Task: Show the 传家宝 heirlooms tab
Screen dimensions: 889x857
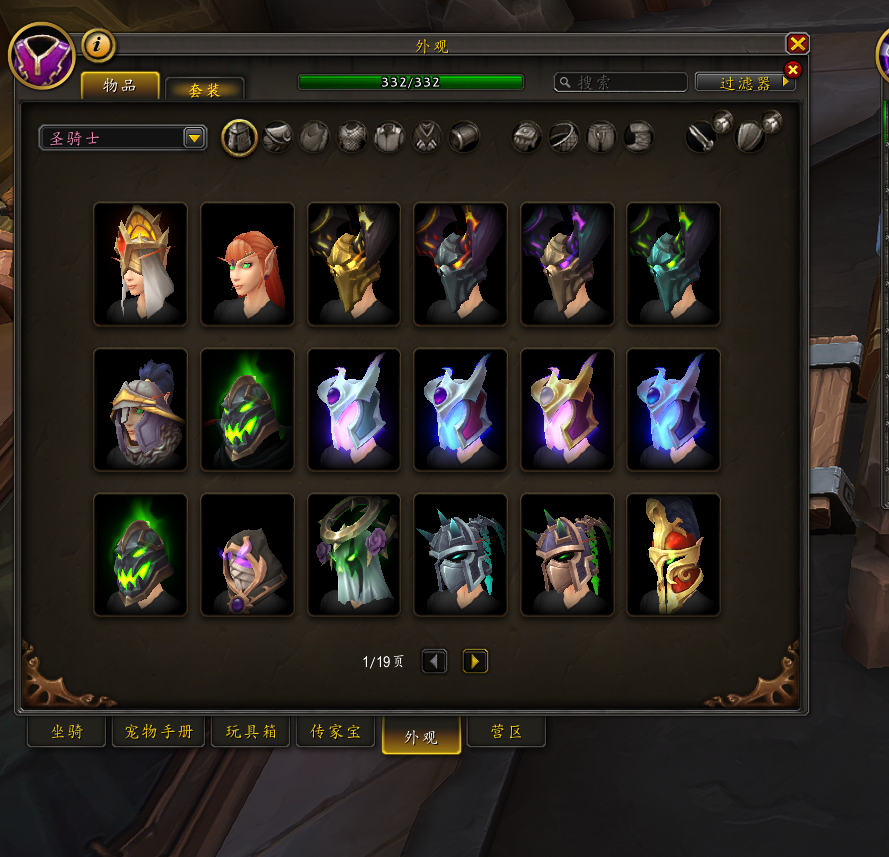Action: 337,732
